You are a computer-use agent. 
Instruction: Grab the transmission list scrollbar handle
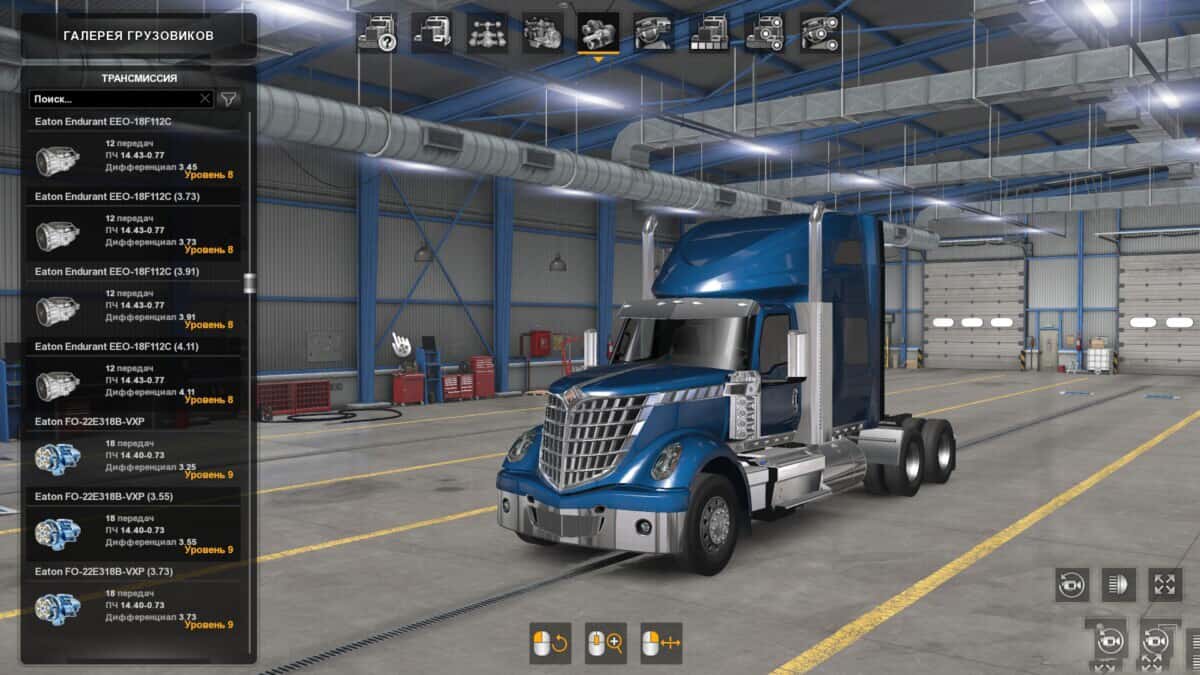[x=249, y=283]
